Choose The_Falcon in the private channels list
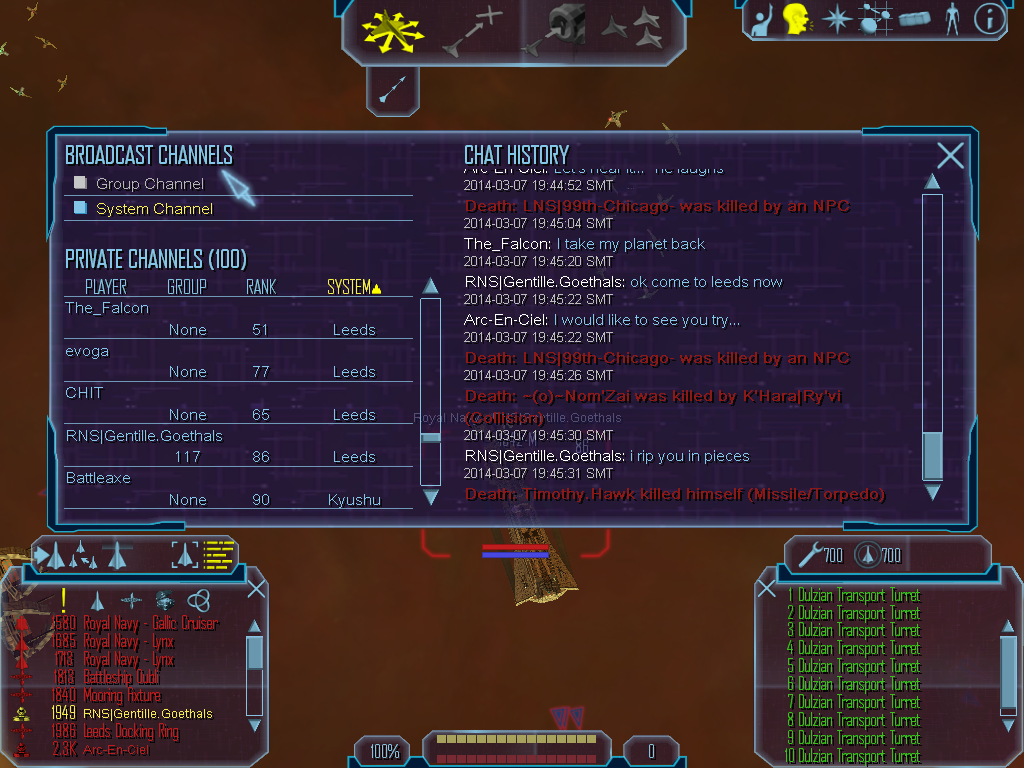Screen dimensions: 1024x768 (x=107, y=308)
